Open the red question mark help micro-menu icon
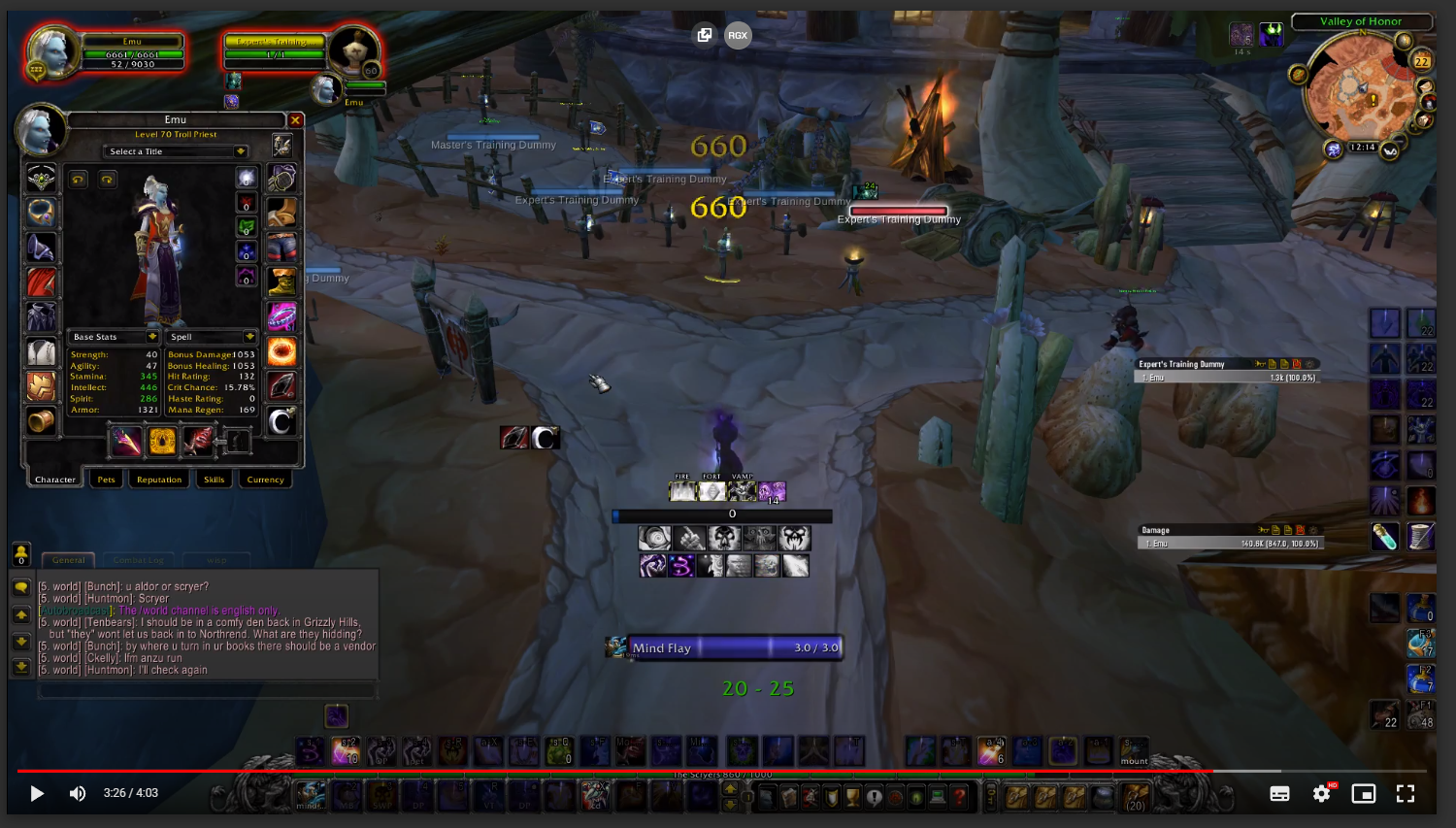 pyautogui.click(x=959, y=796)
